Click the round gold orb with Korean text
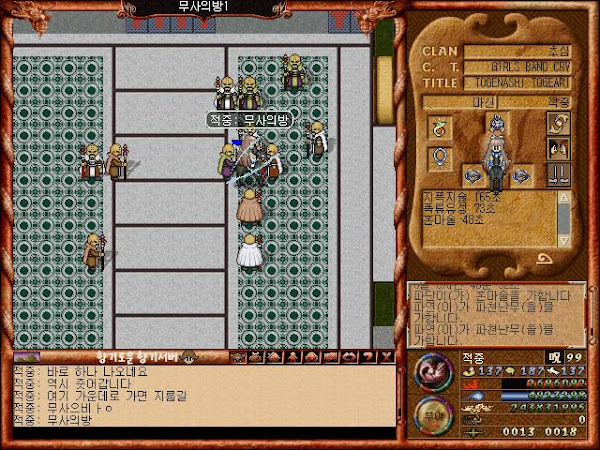Image resolution: width=600 pixels, height=450 pixels. pyautogui.click(x=430, y=415)
